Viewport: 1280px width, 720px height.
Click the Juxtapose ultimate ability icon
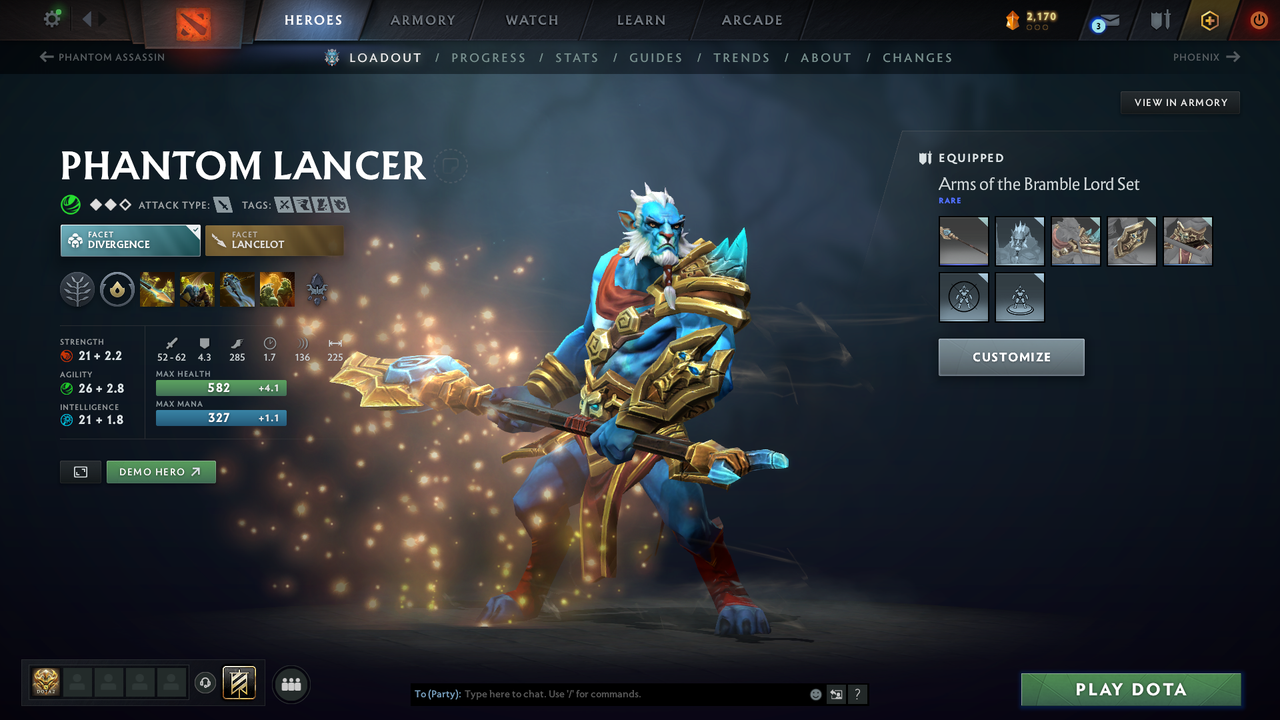point(277,290)
